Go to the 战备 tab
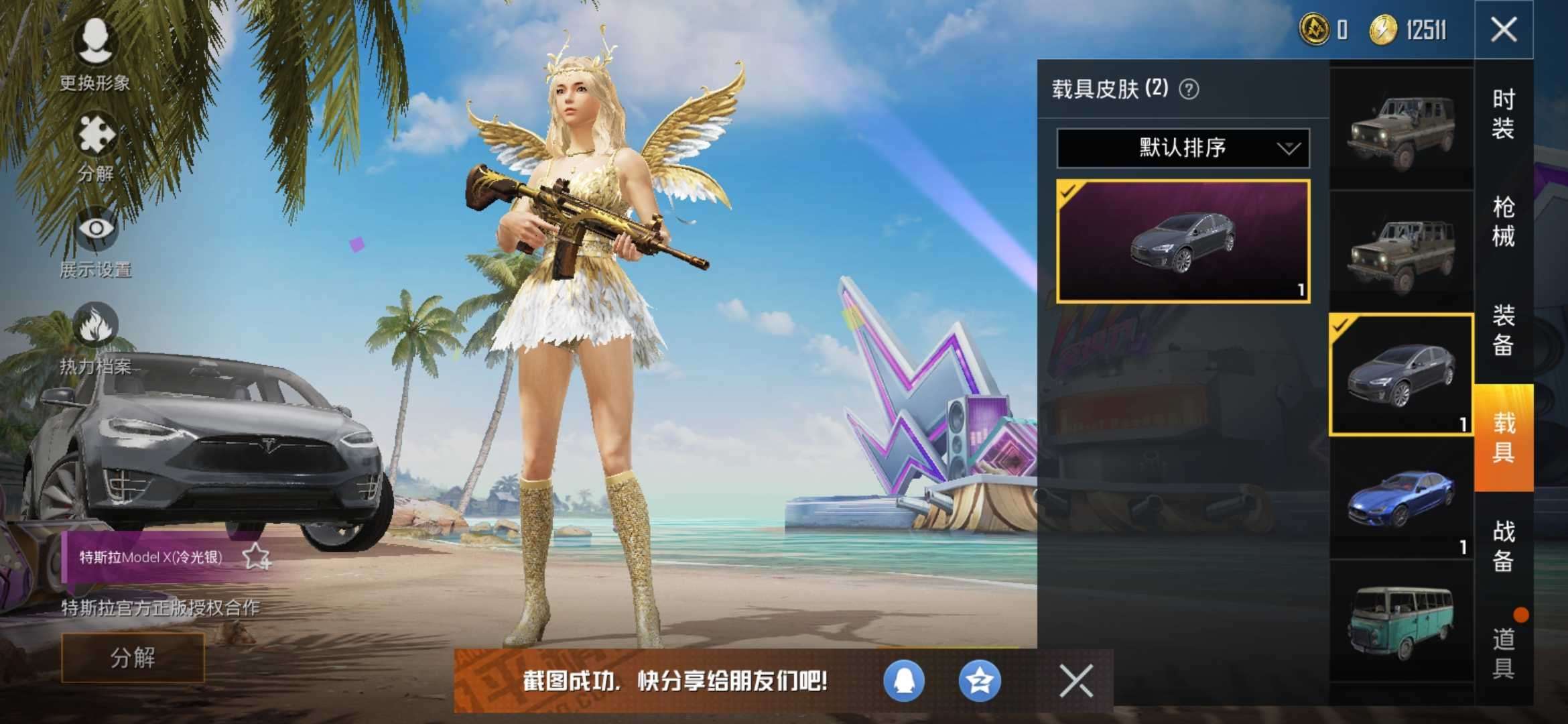The height and width of the screenshot is (724, 1568). pyautogui.click(x=1503, y=546)
